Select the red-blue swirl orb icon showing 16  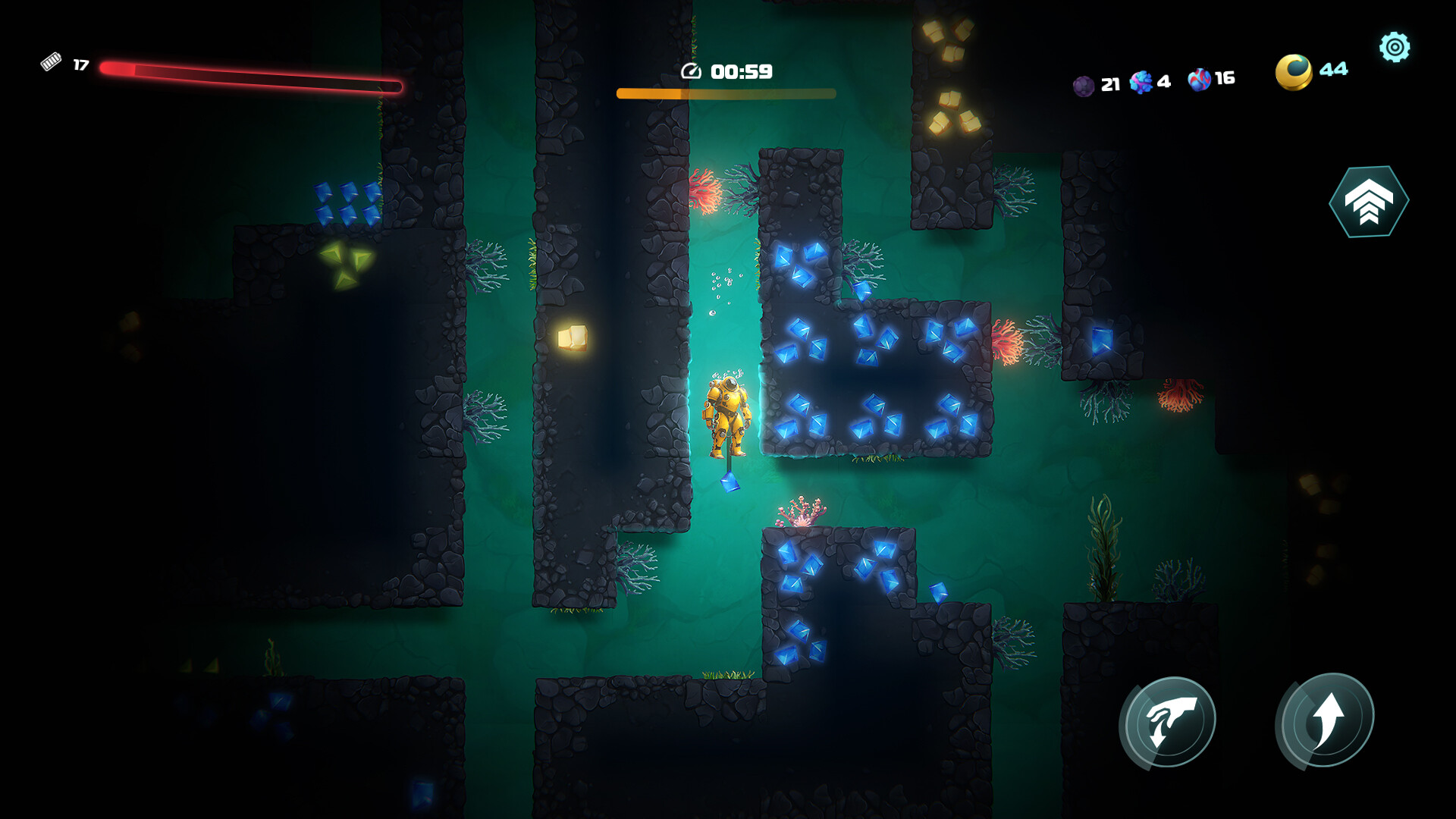pyautogui.click(x=1199, y=79)
